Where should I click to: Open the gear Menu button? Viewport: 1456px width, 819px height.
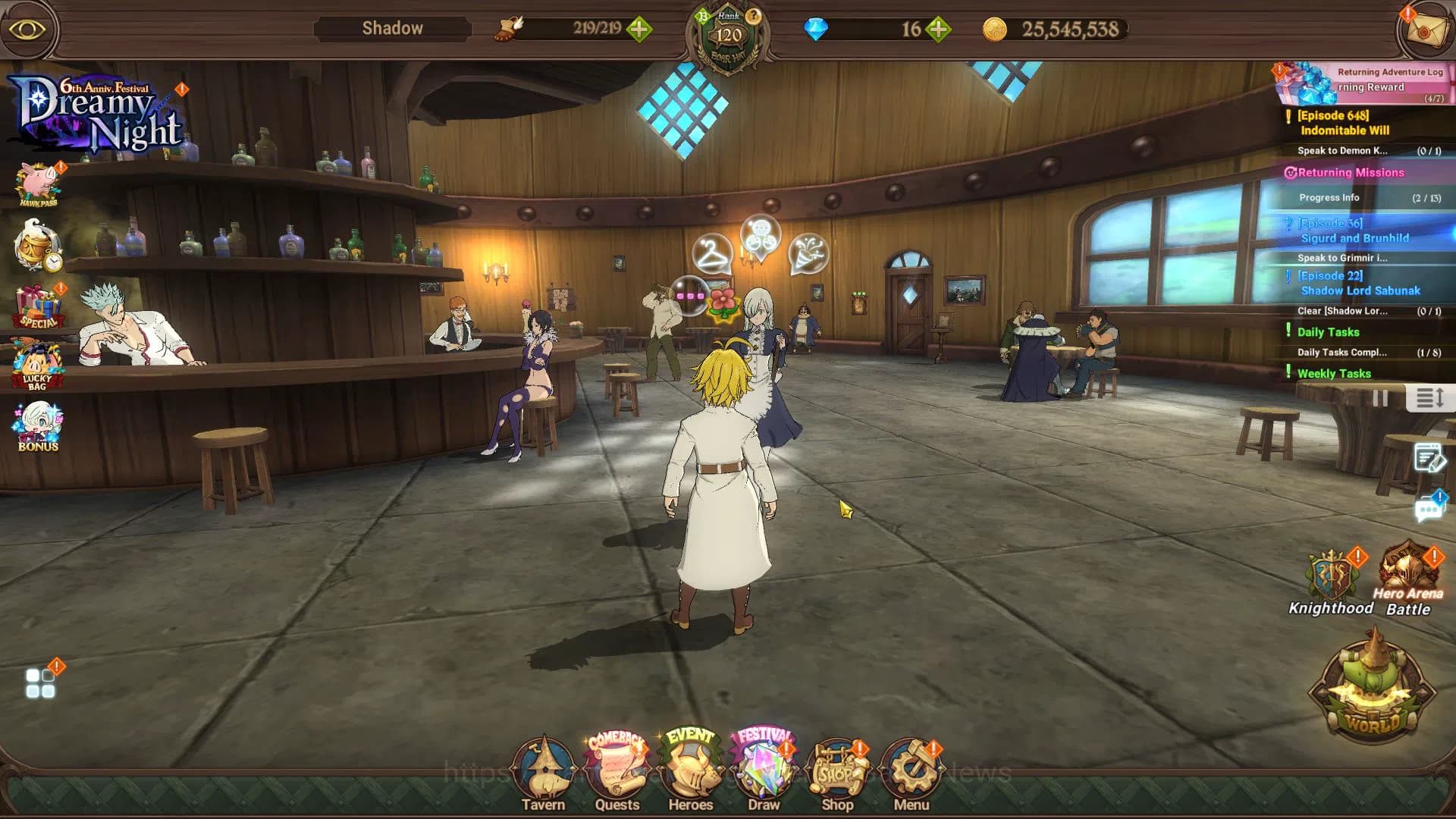pos(911,773)
